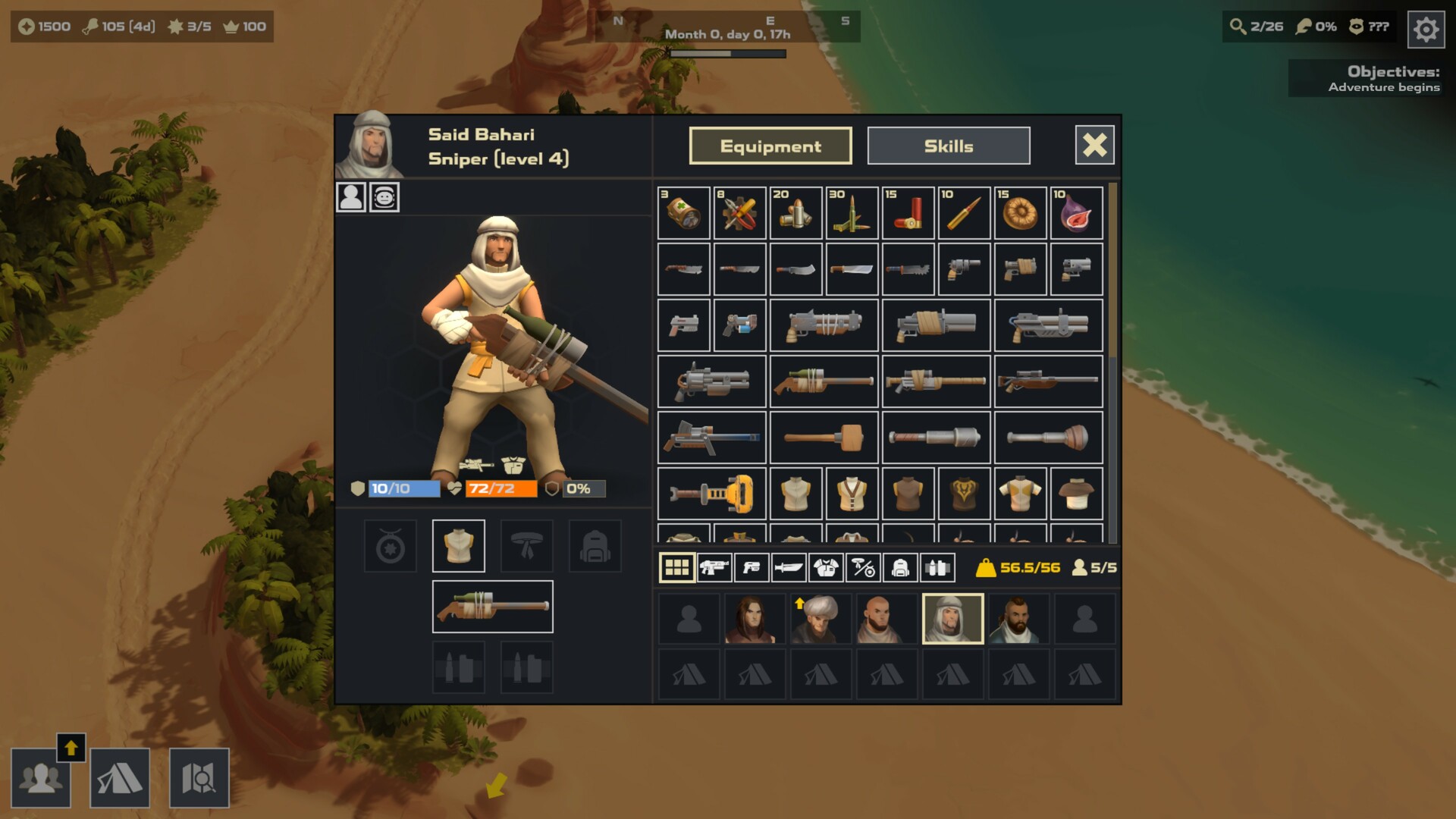Filter inventory by melee weapons
The image size is (1456, 819).
tap(787, 566)
